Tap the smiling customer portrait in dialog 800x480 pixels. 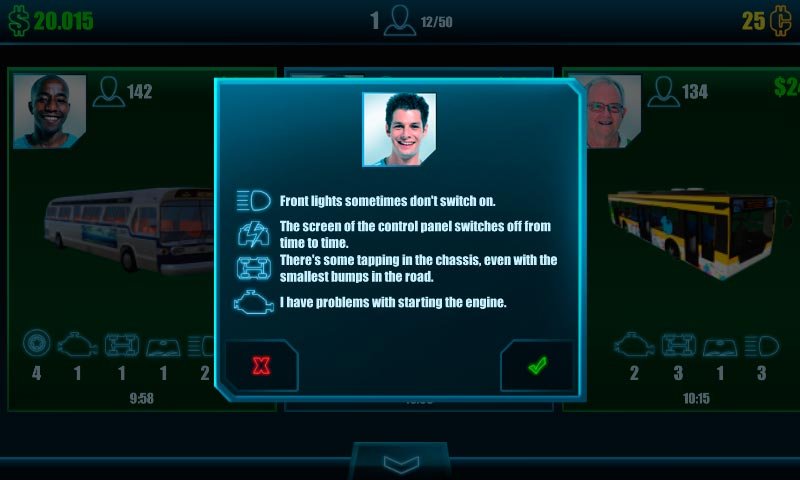pos(399,129)
